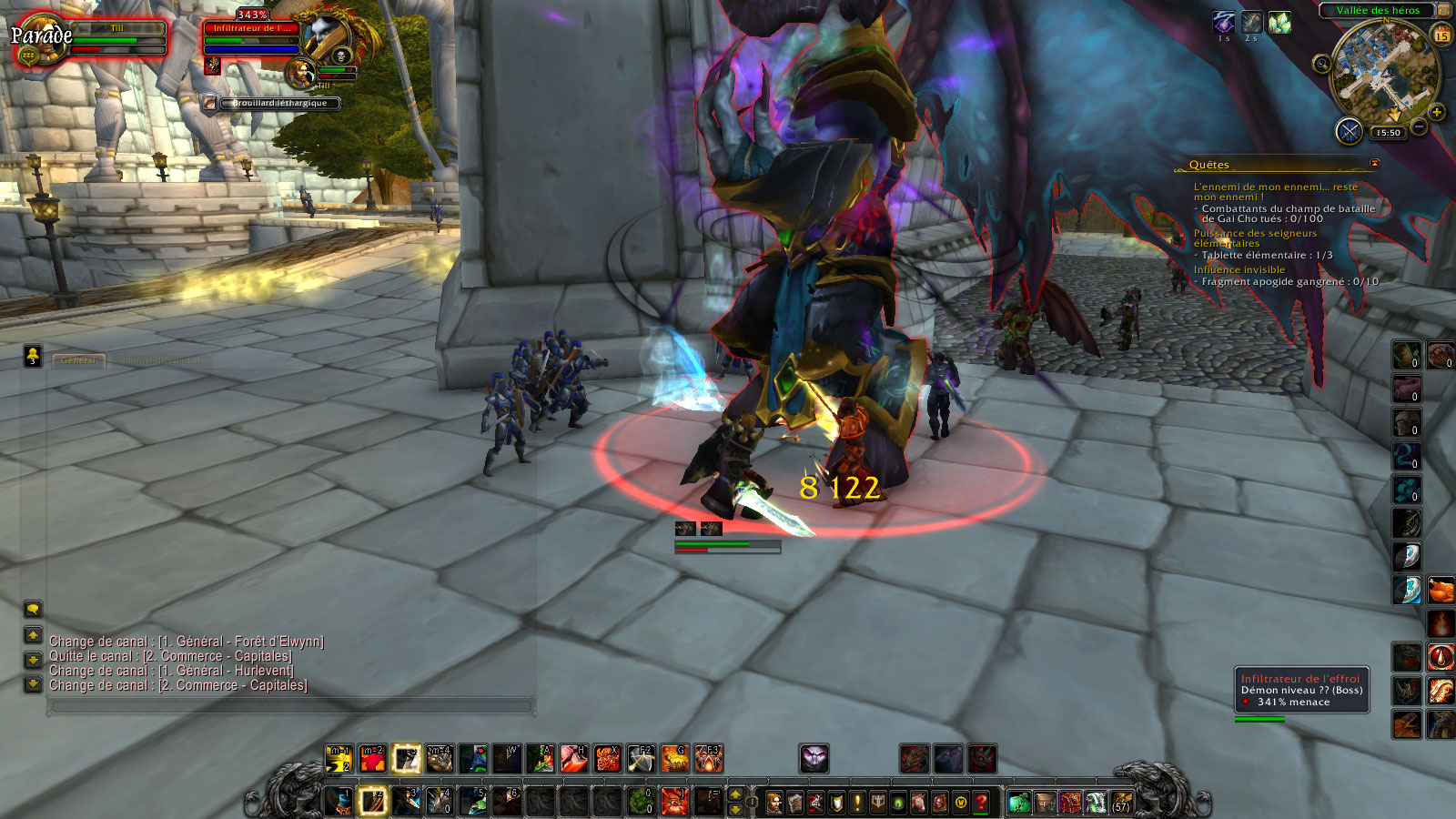Click the minimap's zoom-in plus button
The width and height of the screenshot is (1456, 819).
(x=1437, y=113)
